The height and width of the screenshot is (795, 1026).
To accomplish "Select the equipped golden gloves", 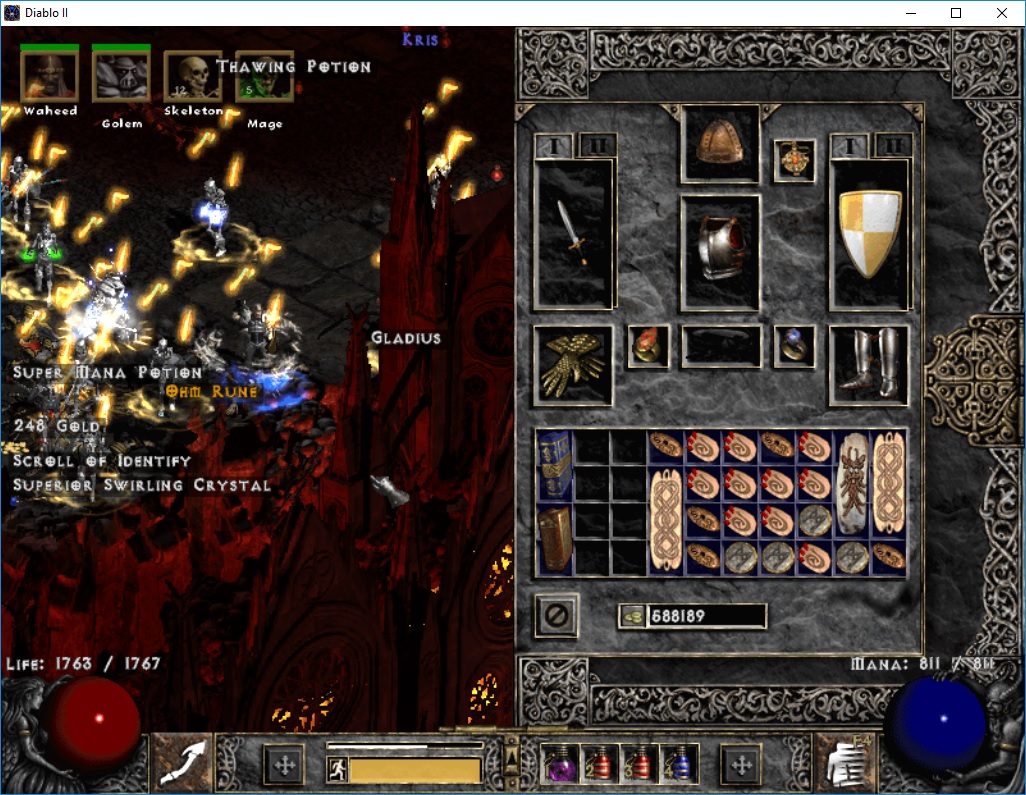I will point(573,365).
